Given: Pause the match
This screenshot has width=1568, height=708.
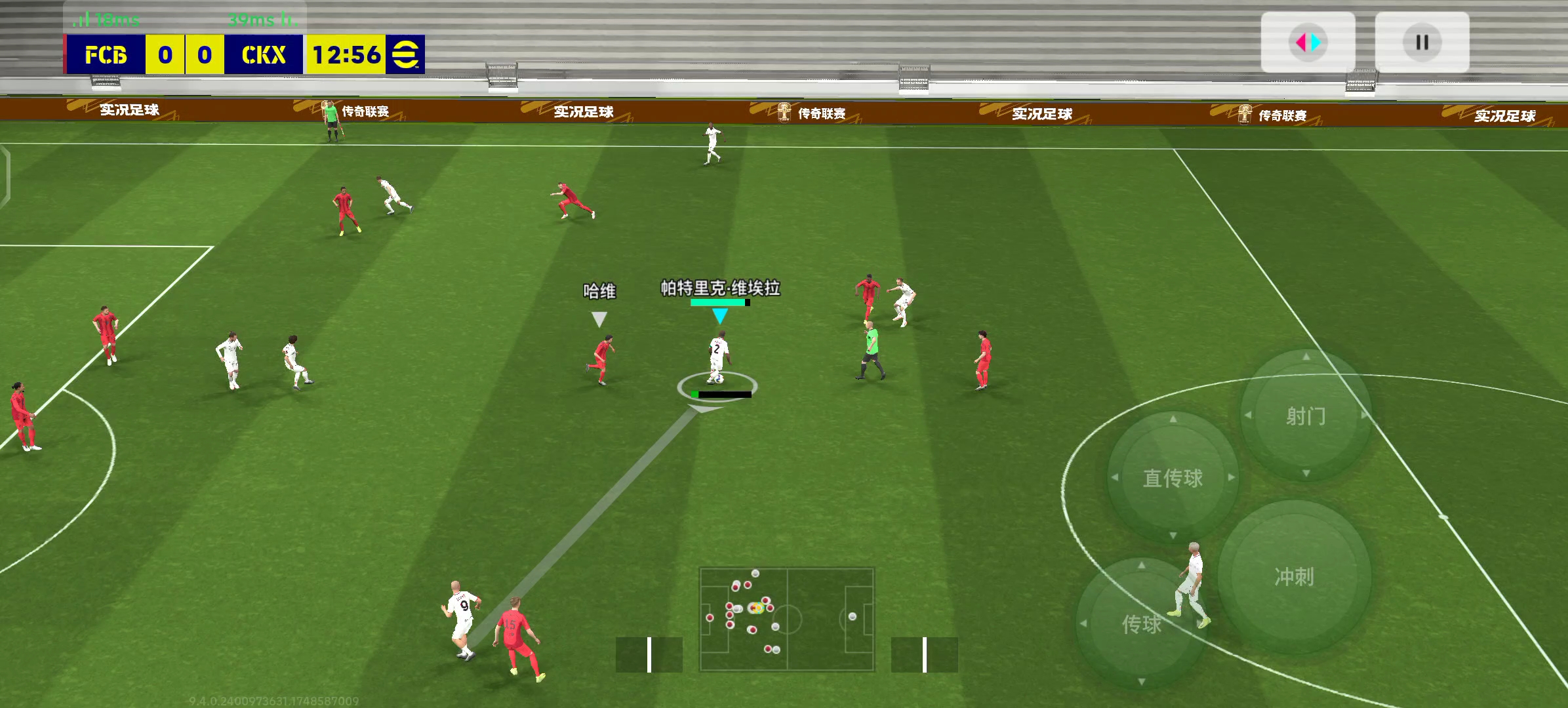Looking at the screenshot, I should [1422, 43].
